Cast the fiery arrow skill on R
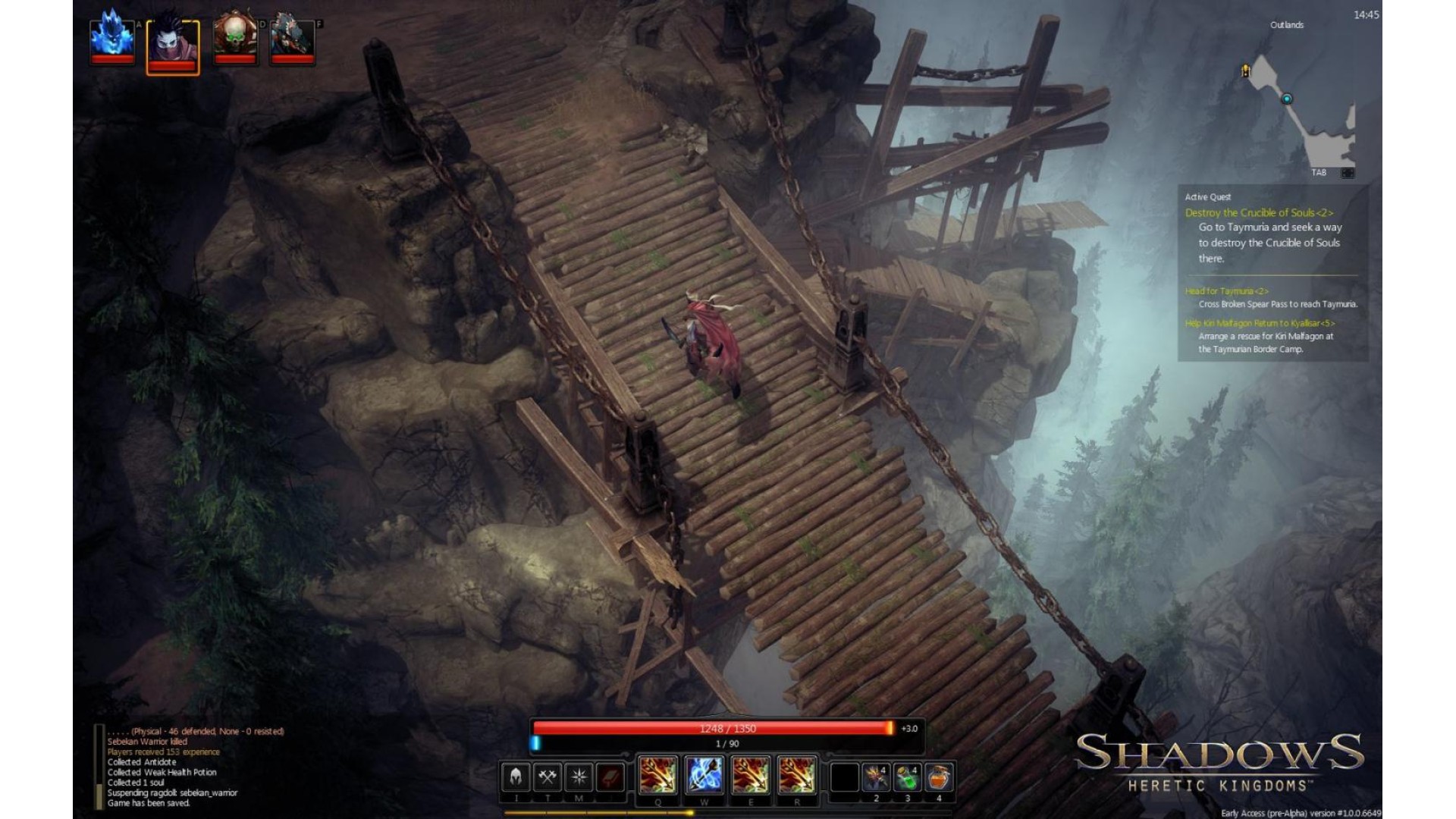The image size is (1456, 819). [797, 776]
